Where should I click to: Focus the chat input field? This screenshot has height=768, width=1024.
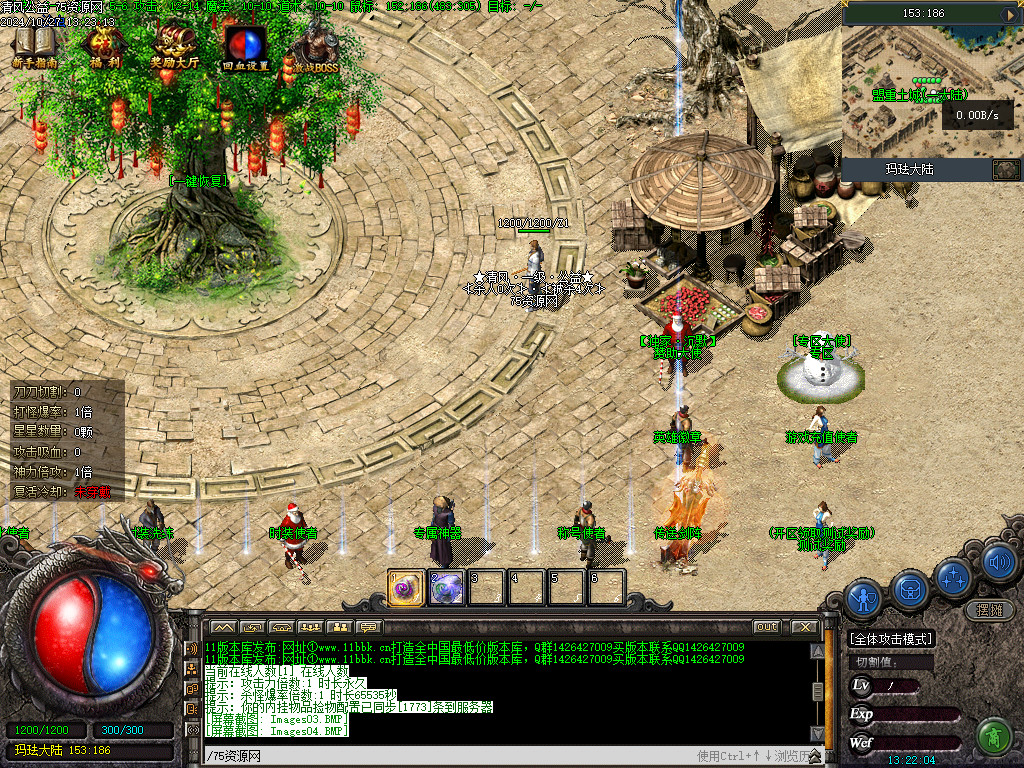450,756
